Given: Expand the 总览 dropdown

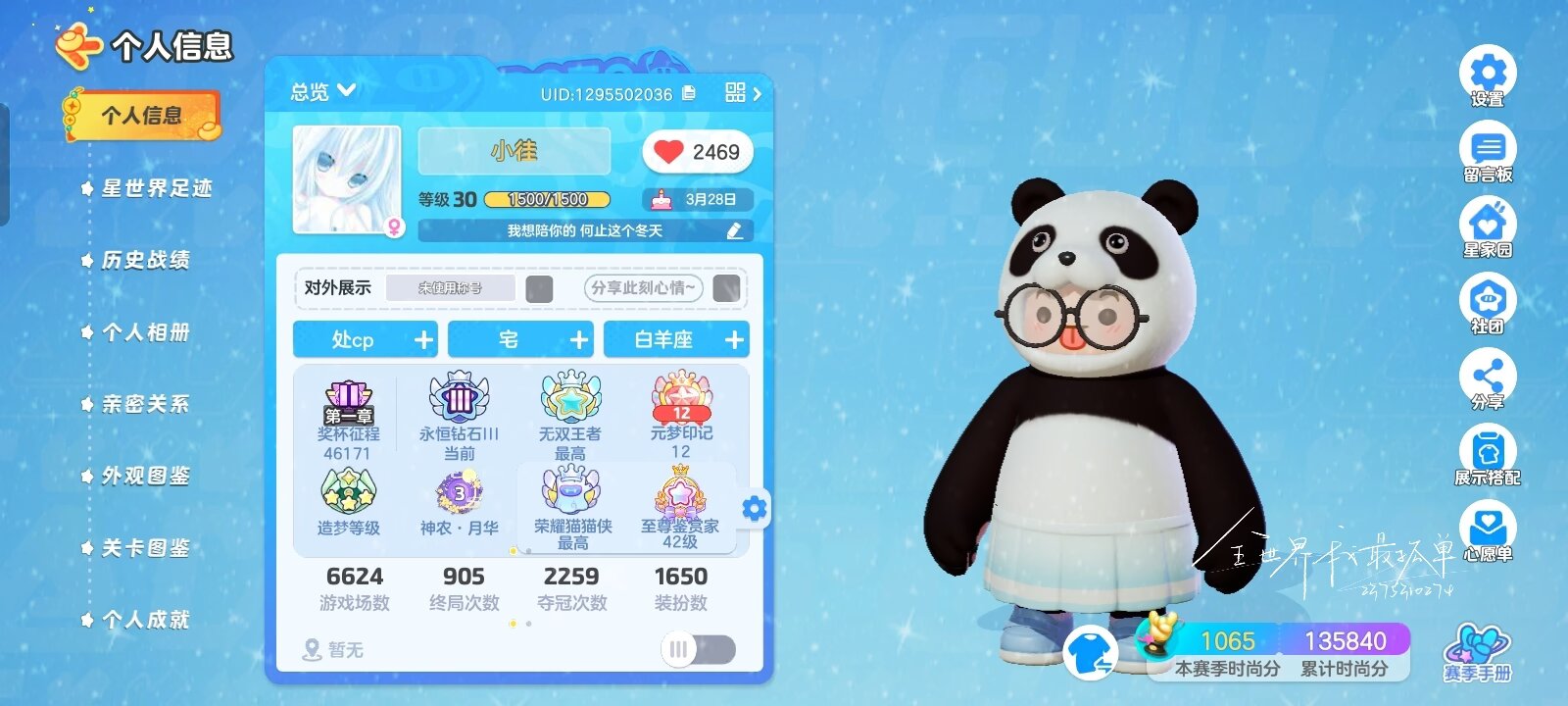Looking at the screenshot, I should [322, 91].
